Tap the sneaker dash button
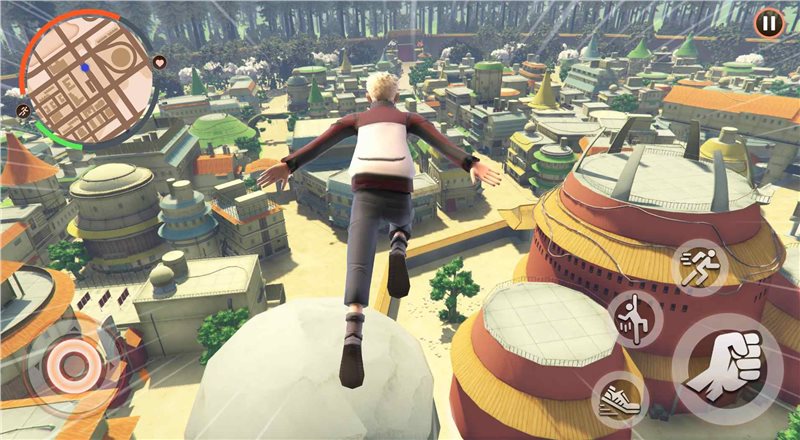 coord(620,400)
